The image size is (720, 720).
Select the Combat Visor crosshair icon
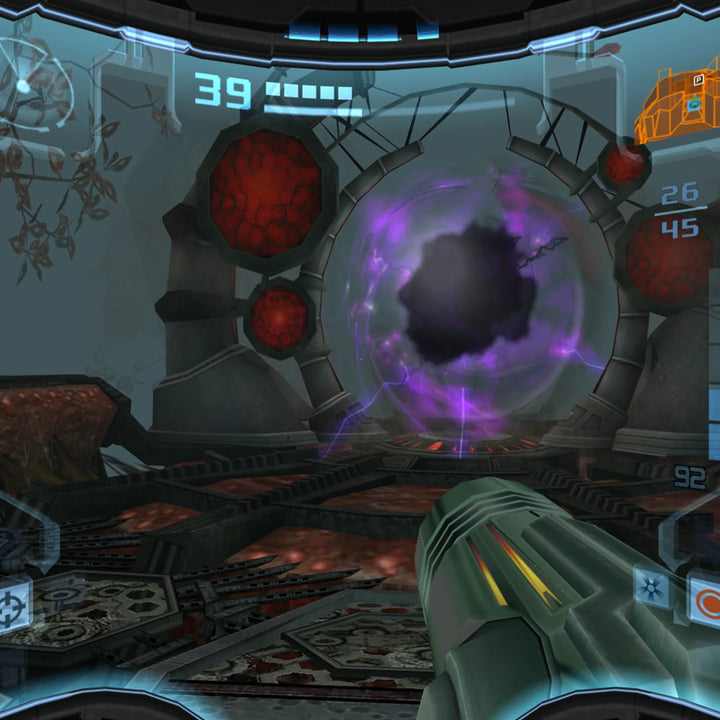(13, 604)
